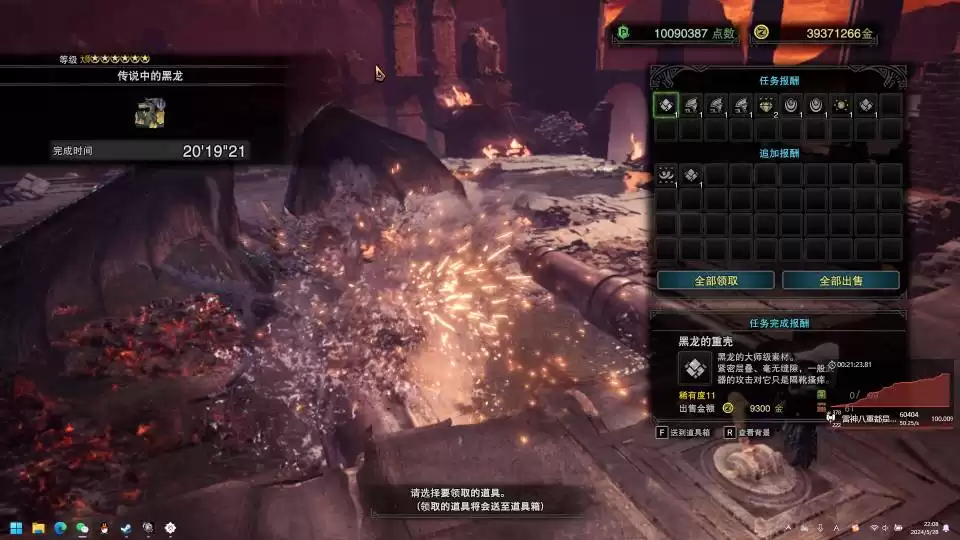Select the gem reward with quantity 2
This screenshot has height=540, width=960.
766,105
